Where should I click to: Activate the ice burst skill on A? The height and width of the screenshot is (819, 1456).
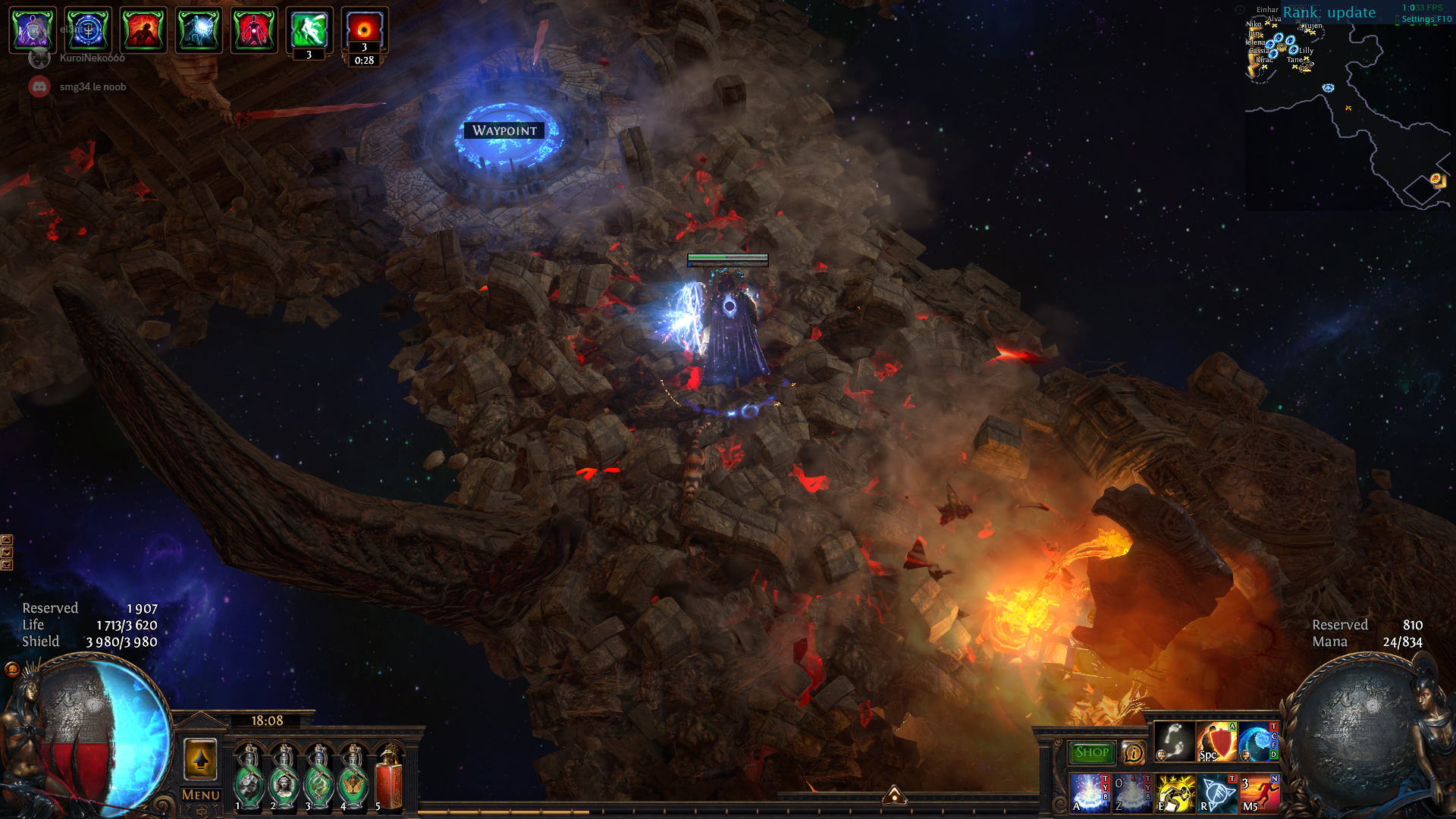(1090, 793)
